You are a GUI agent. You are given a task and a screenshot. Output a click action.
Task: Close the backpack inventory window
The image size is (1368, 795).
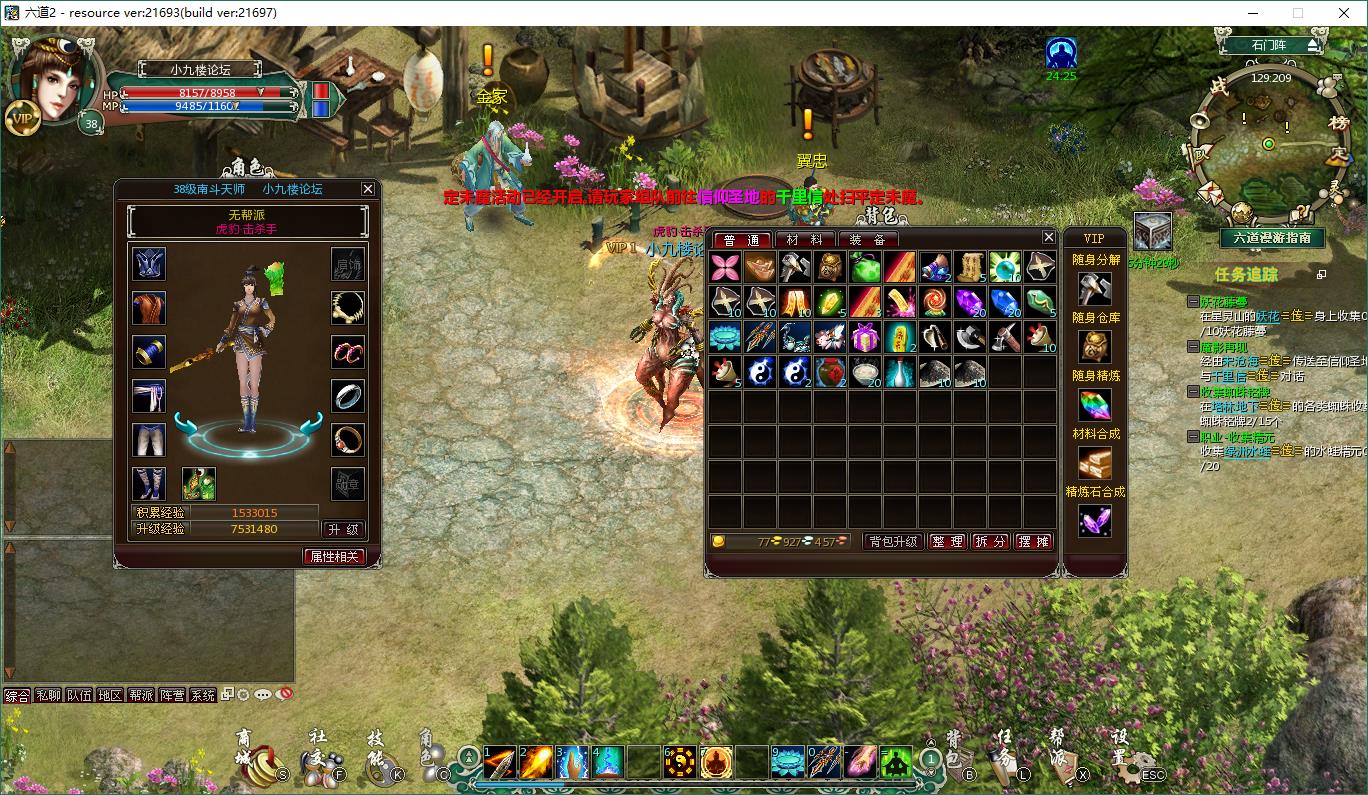point(1048,237)
